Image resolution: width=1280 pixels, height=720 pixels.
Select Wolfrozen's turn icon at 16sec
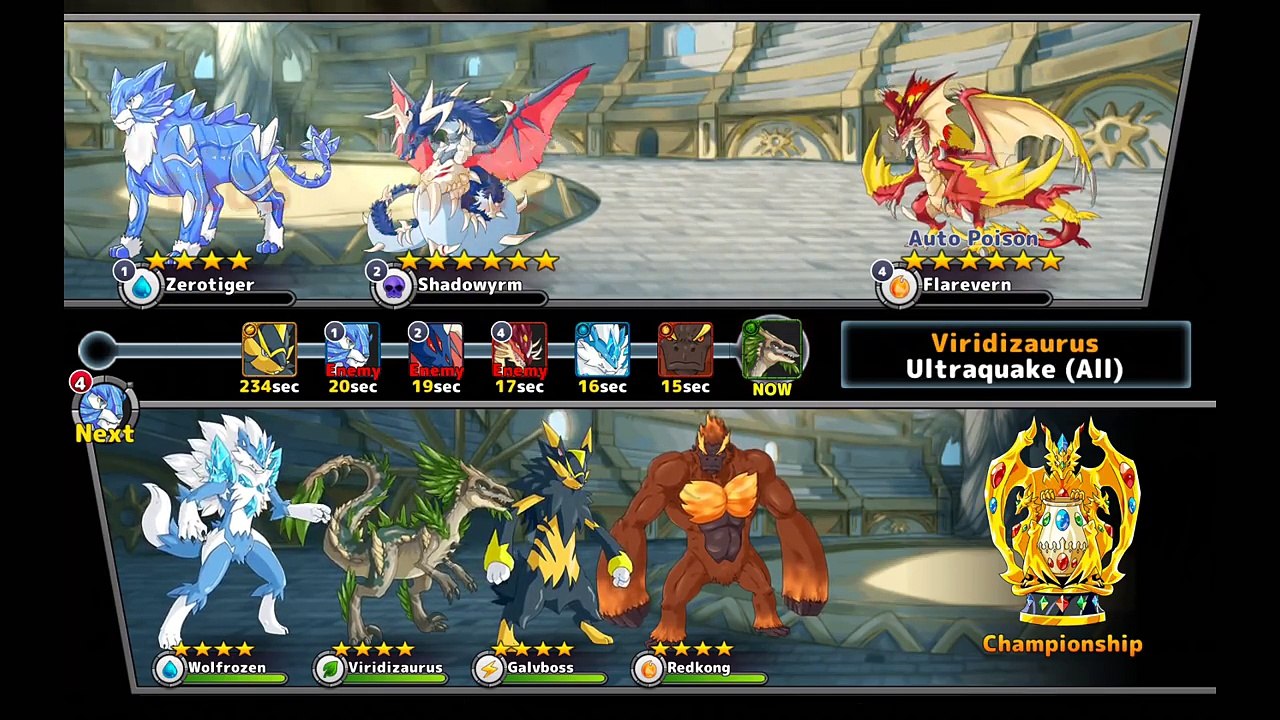tap(602, 350)
